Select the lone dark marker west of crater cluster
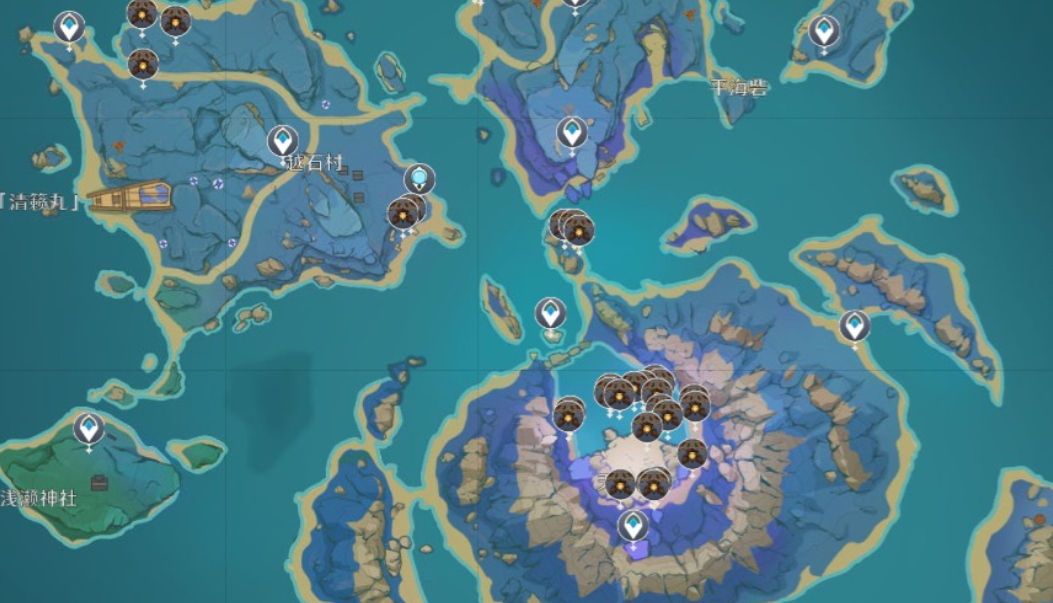Viewport: 1053px width, 603px height. [x=568, y=414]
